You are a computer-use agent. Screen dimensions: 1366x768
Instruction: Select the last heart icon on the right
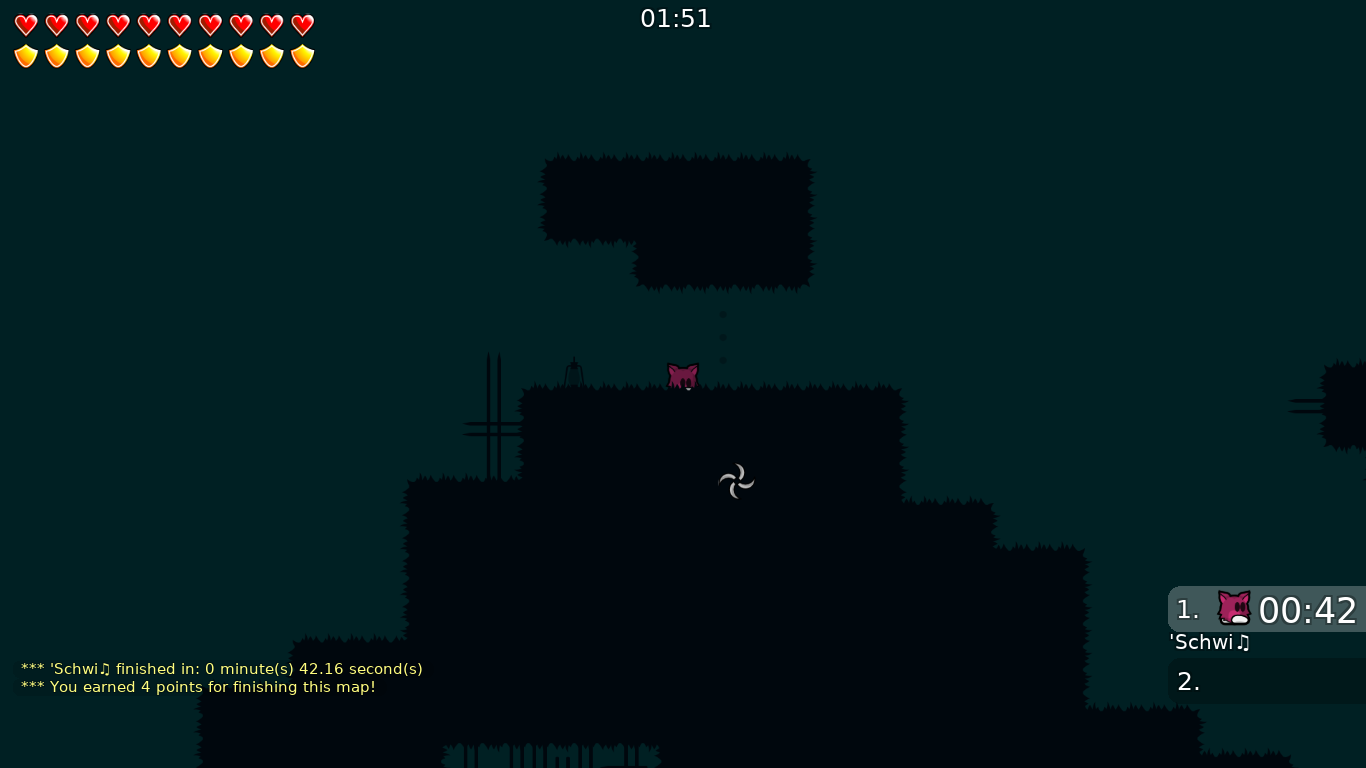point(302,25)
